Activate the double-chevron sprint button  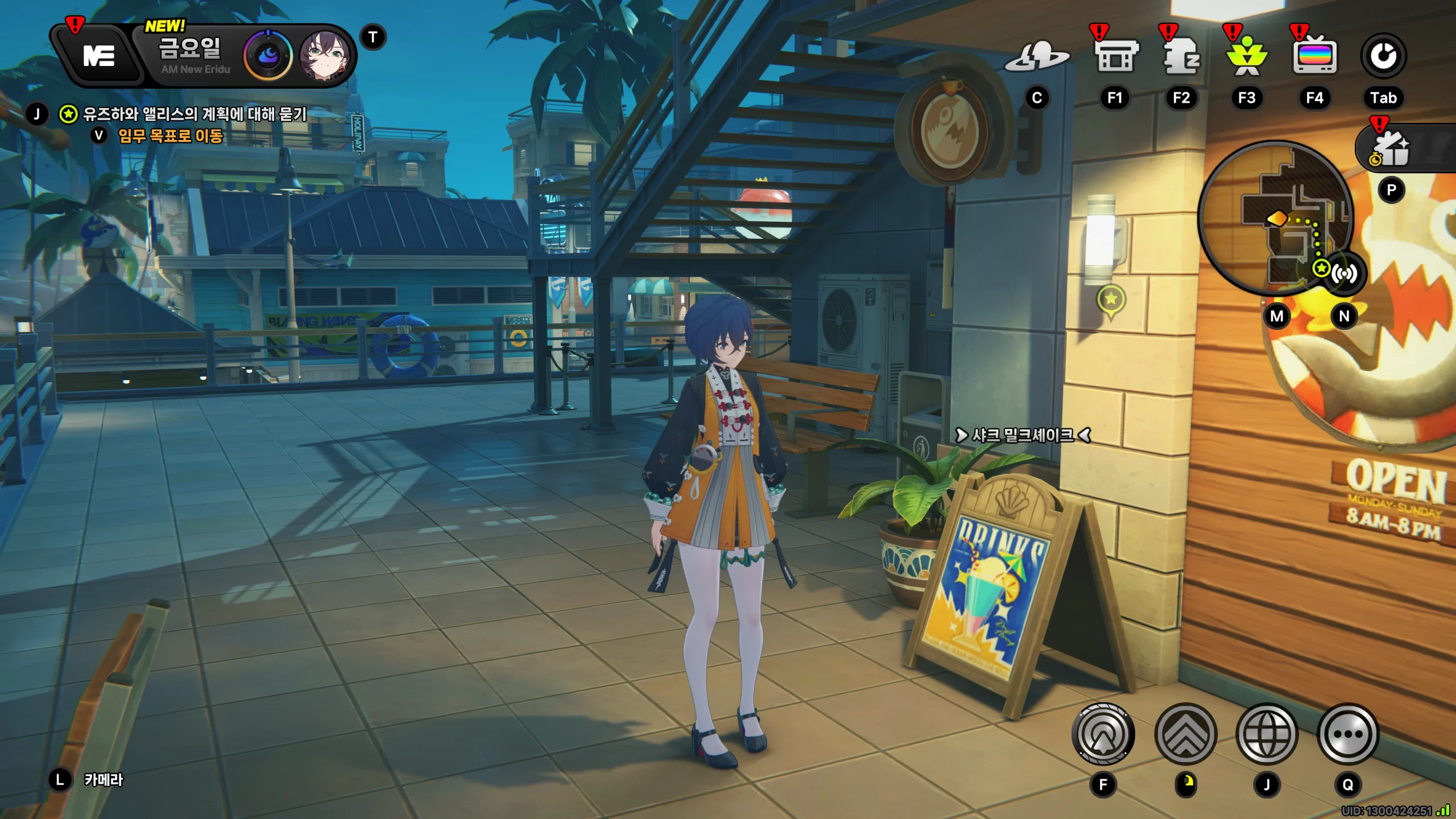(1186, 734)
